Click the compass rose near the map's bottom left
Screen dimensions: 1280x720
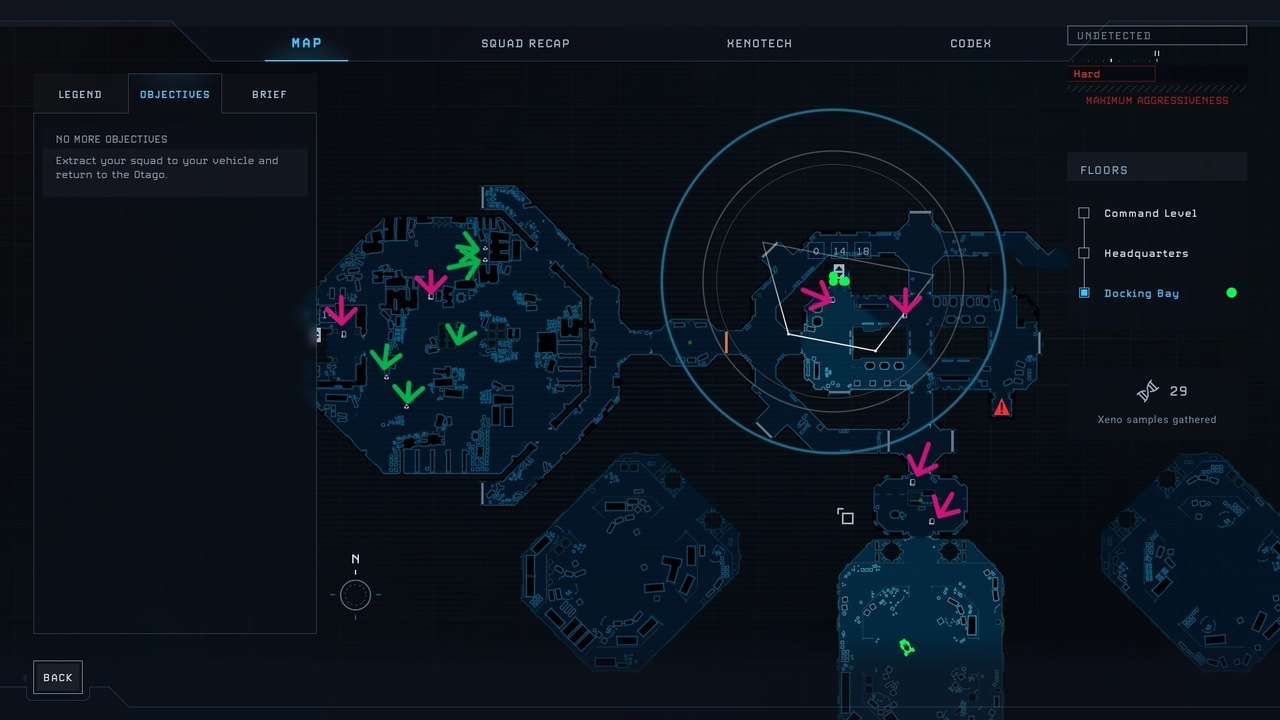[x=355, y=594]
